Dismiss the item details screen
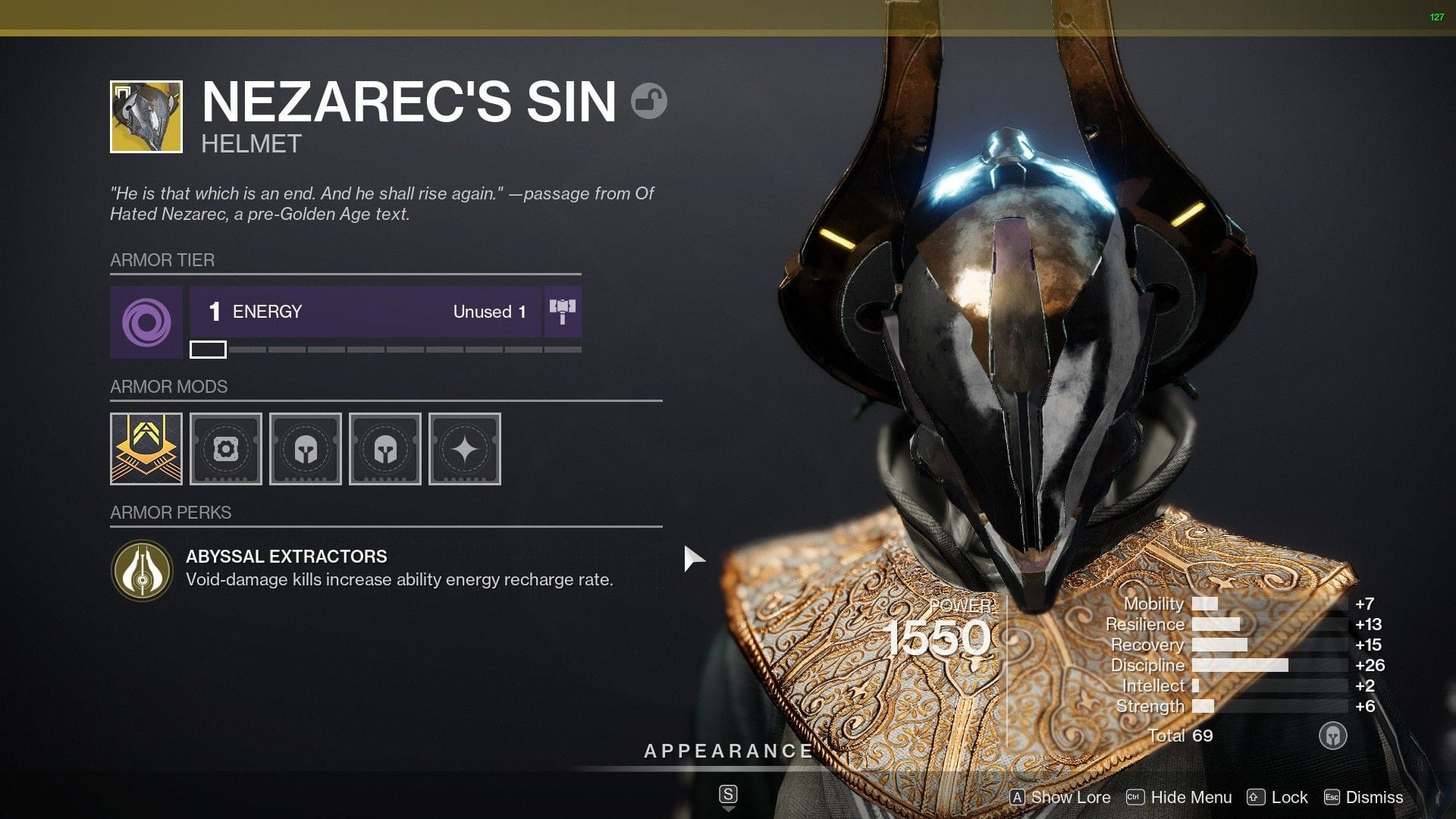This screenshot has width=1456, height=819. click(1374, 797)
